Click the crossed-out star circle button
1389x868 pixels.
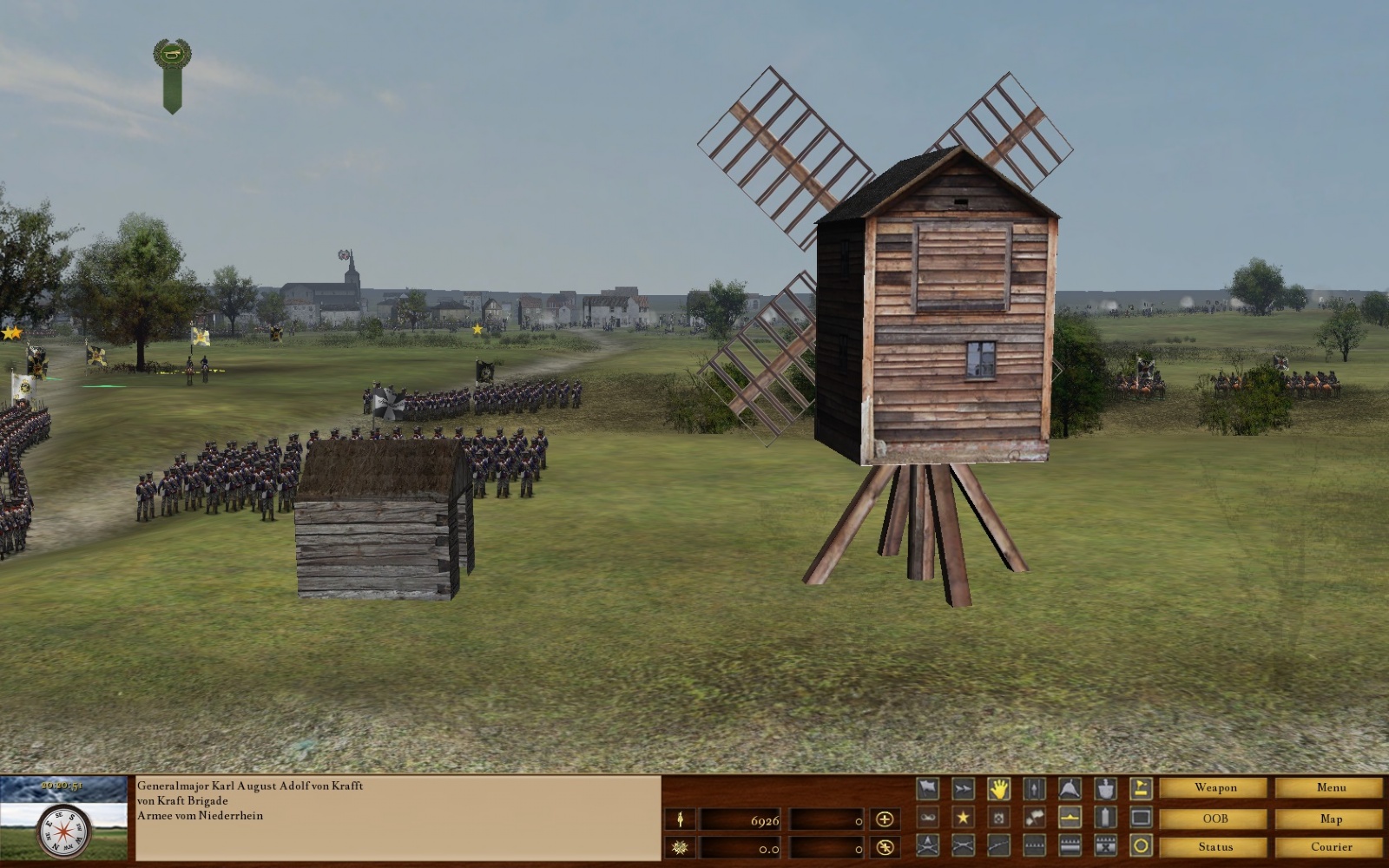pyautogui.click(x=885, y=847)
